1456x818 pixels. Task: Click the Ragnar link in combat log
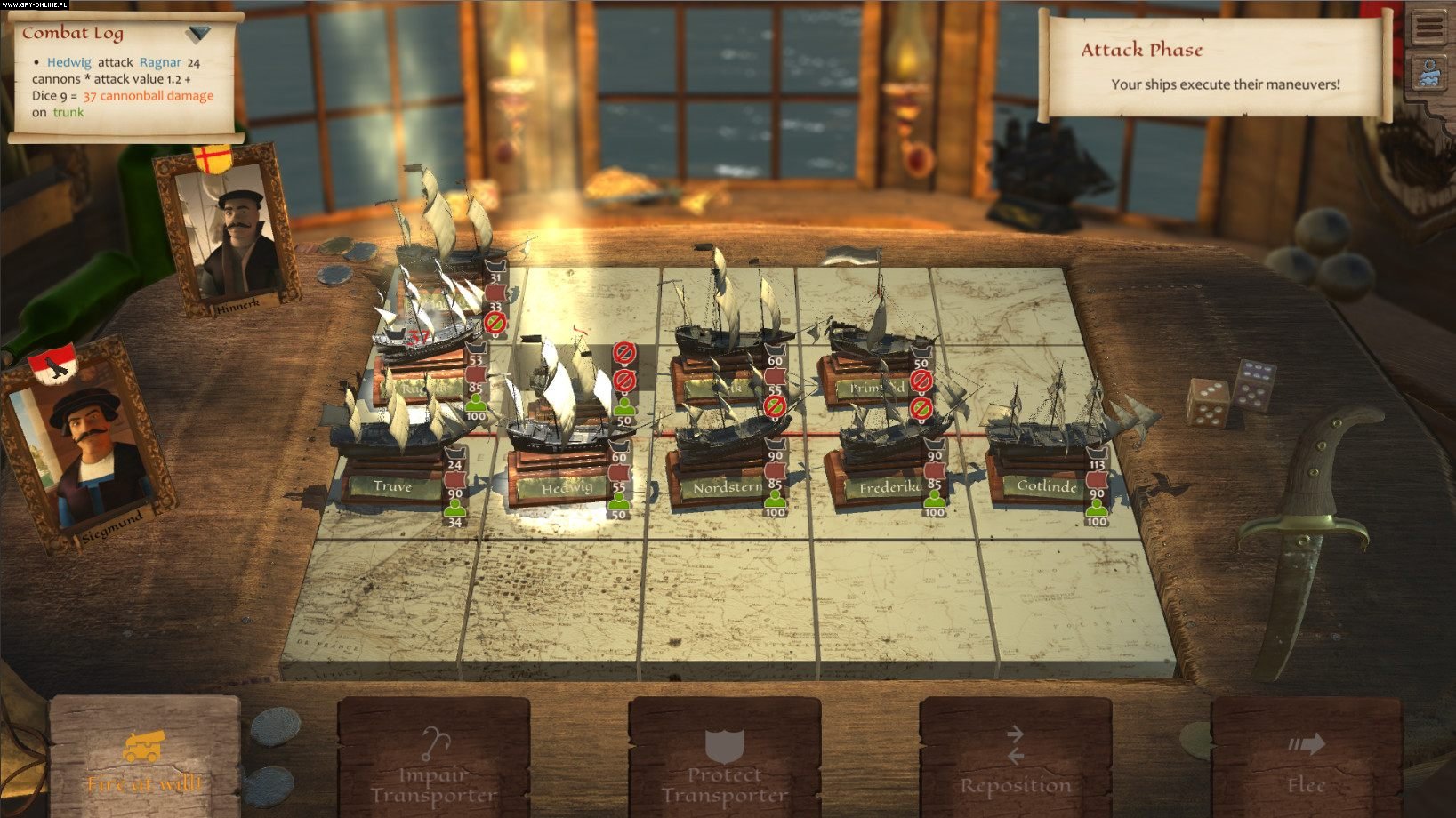click(160, 62)
